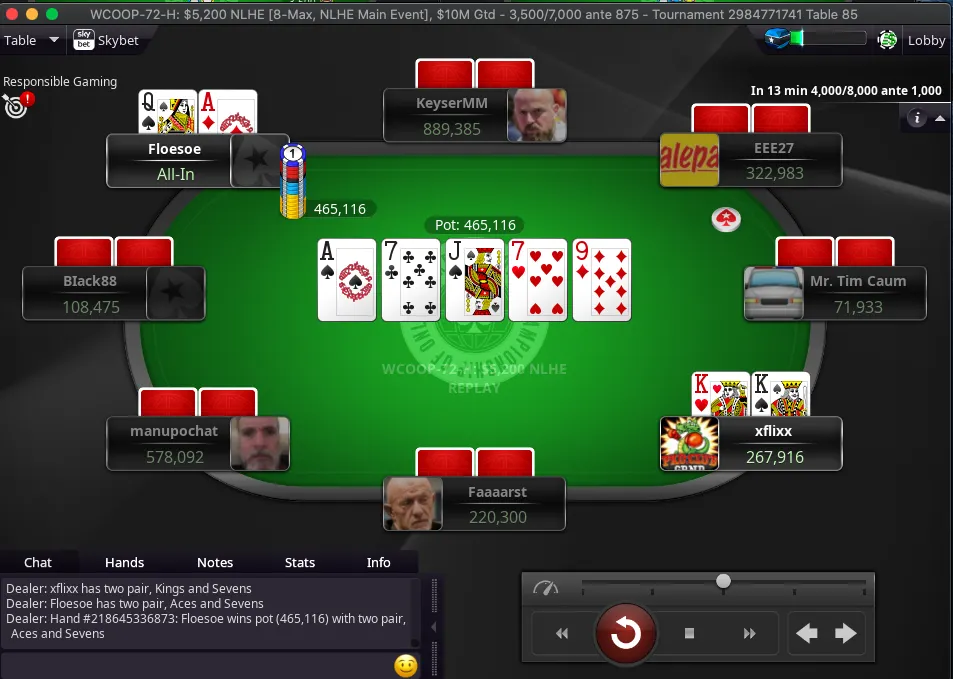Show tournament info with the i icon
The image size is (953, 679).
point(916,118)
